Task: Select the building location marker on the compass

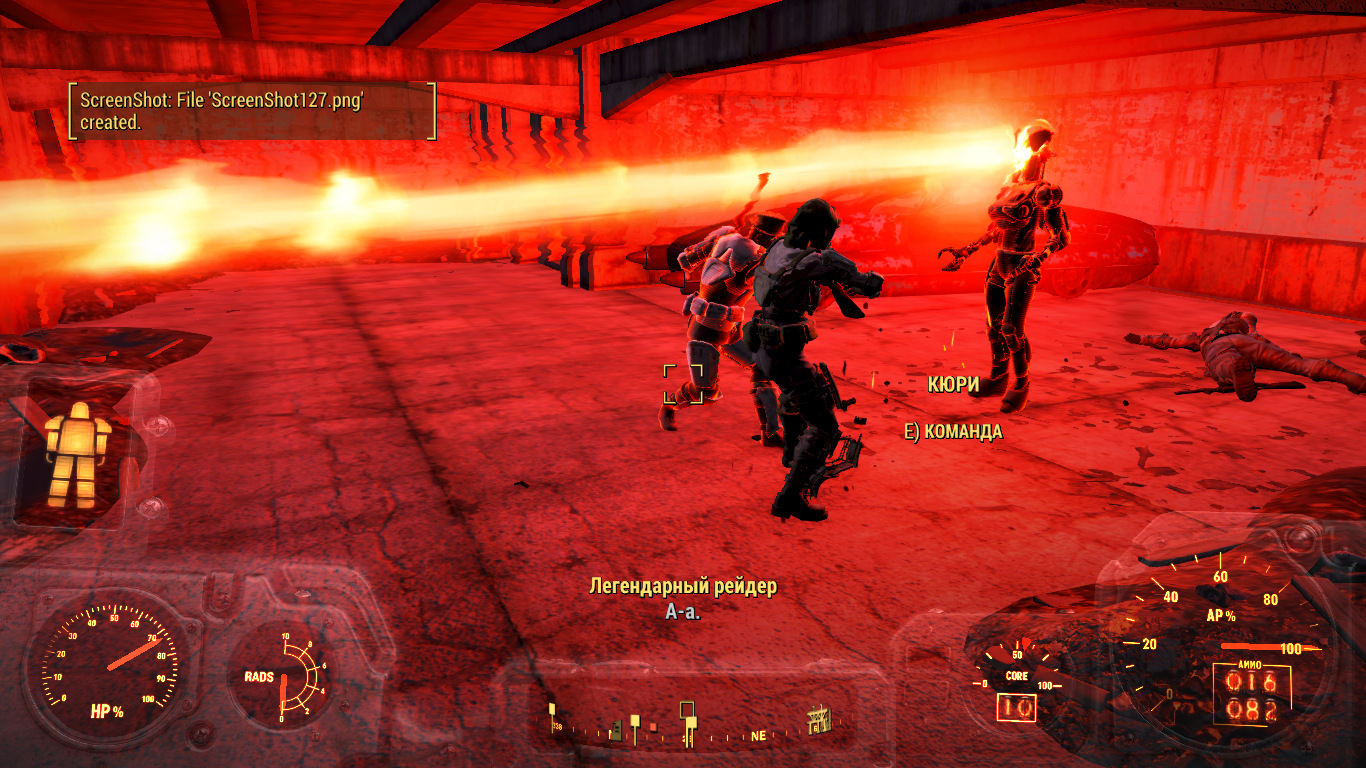Action: (x=820, y=720)
